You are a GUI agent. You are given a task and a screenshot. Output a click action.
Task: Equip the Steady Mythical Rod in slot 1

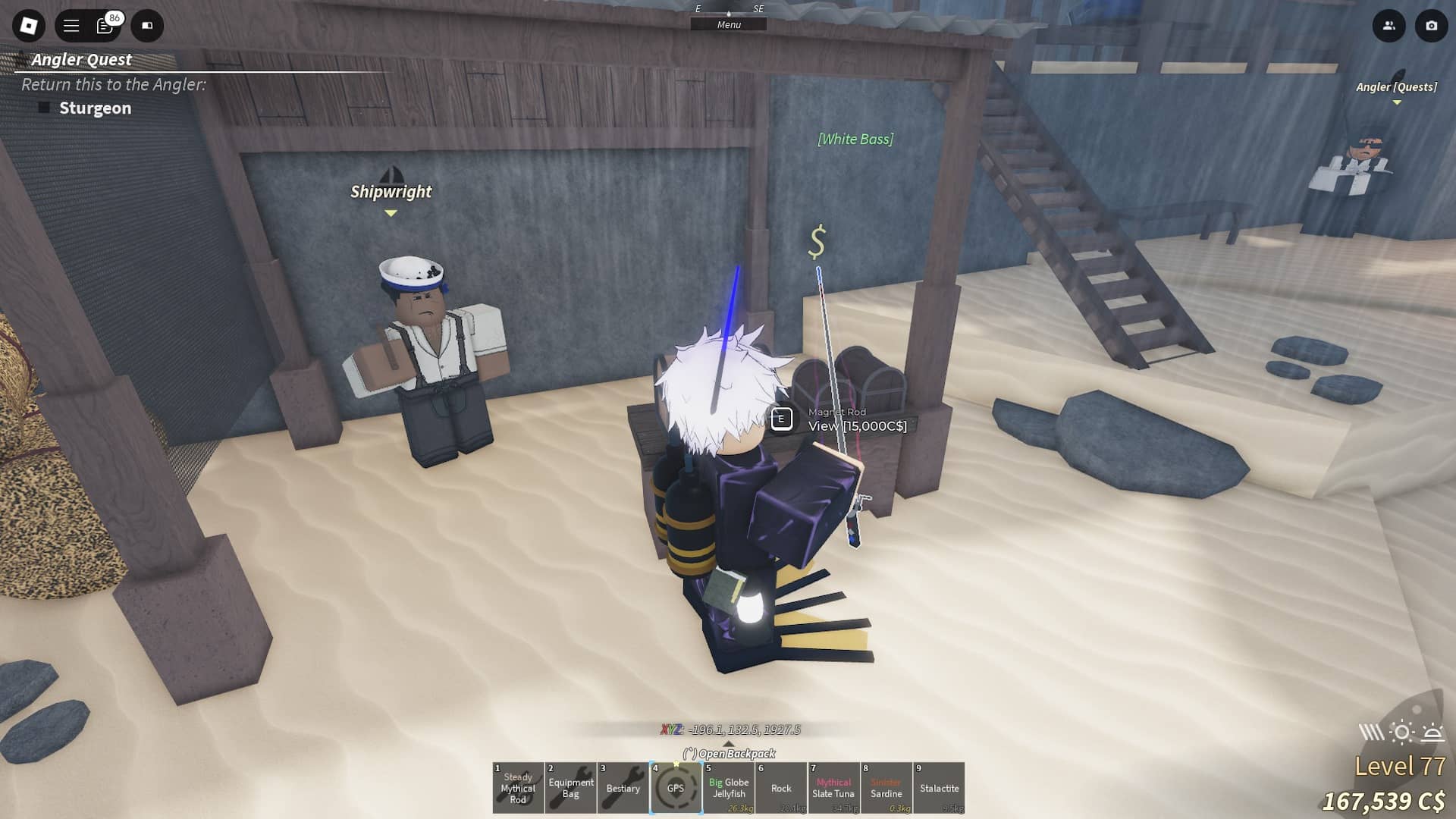click(x=518, y=788)
